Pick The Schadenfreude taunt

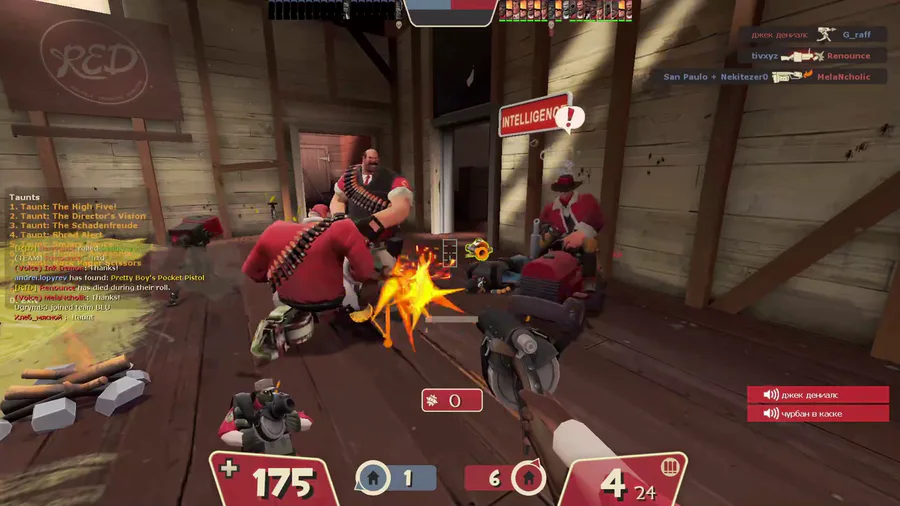click(x=74, y=226)
